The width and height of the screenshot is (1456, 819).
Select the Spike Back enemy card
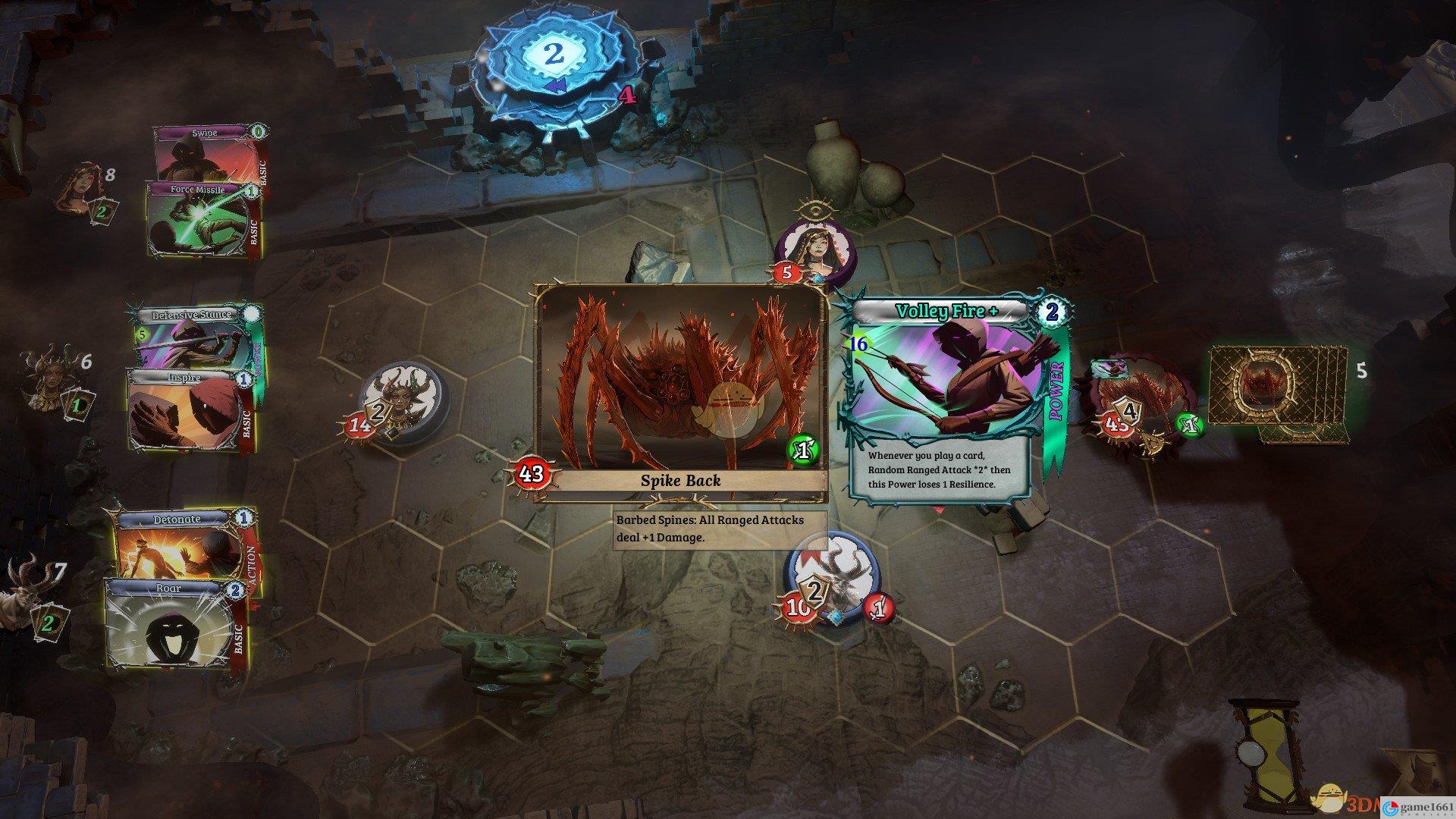point(681,393)
